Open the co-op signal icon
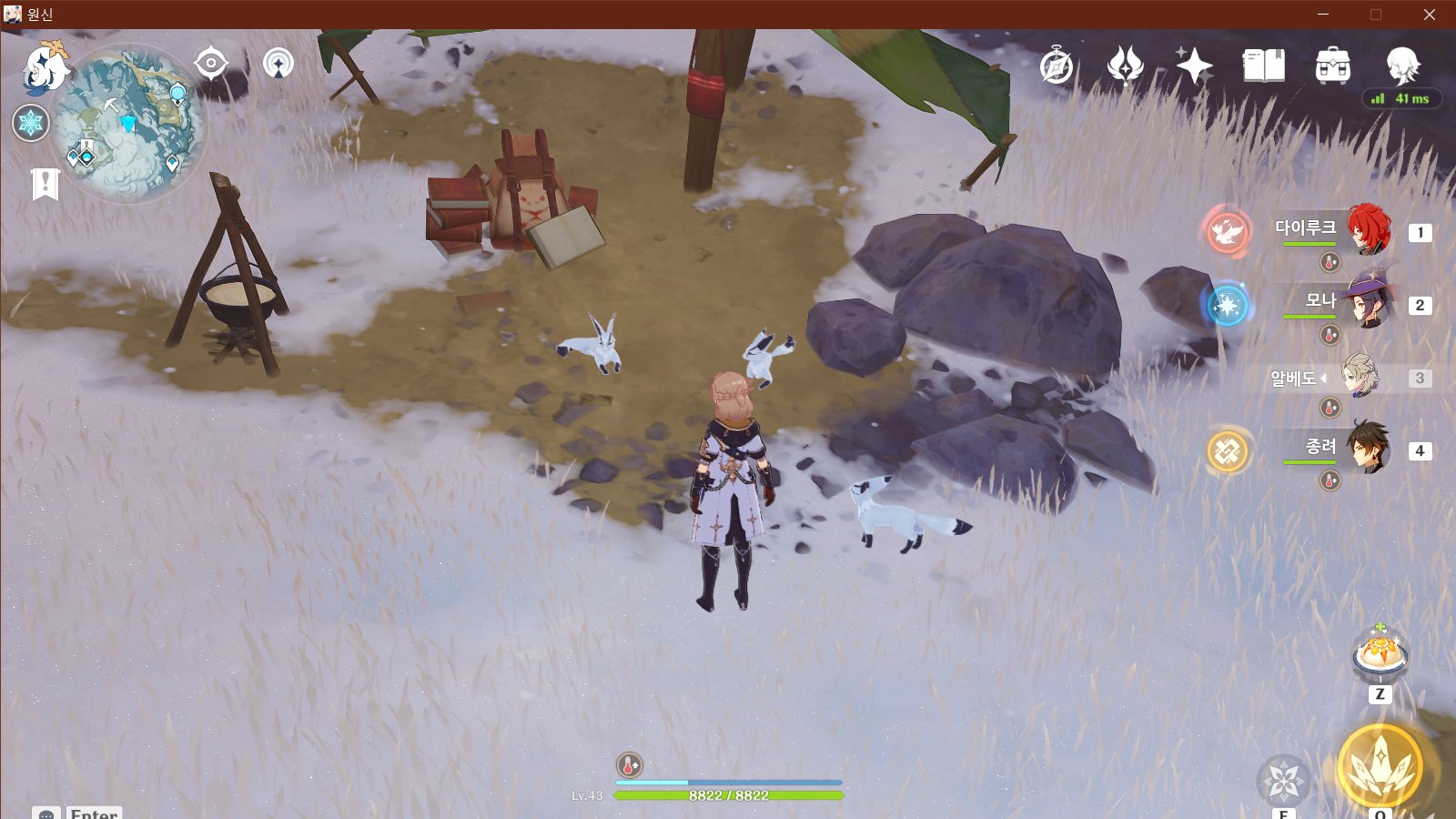The width and height of the screenshot is (1456, 819). coord(278,64)
